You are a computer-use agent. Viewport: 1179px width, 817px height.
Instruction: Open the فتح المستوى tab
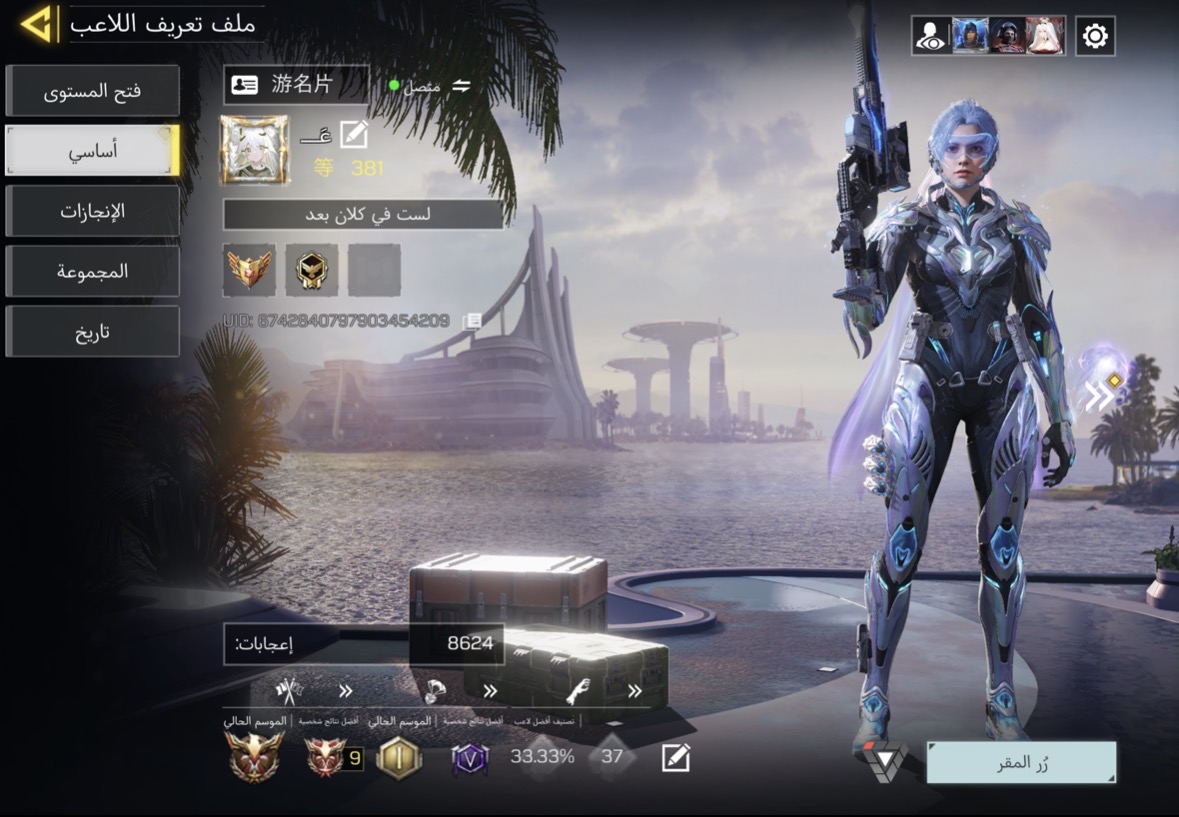pos(92,91)
